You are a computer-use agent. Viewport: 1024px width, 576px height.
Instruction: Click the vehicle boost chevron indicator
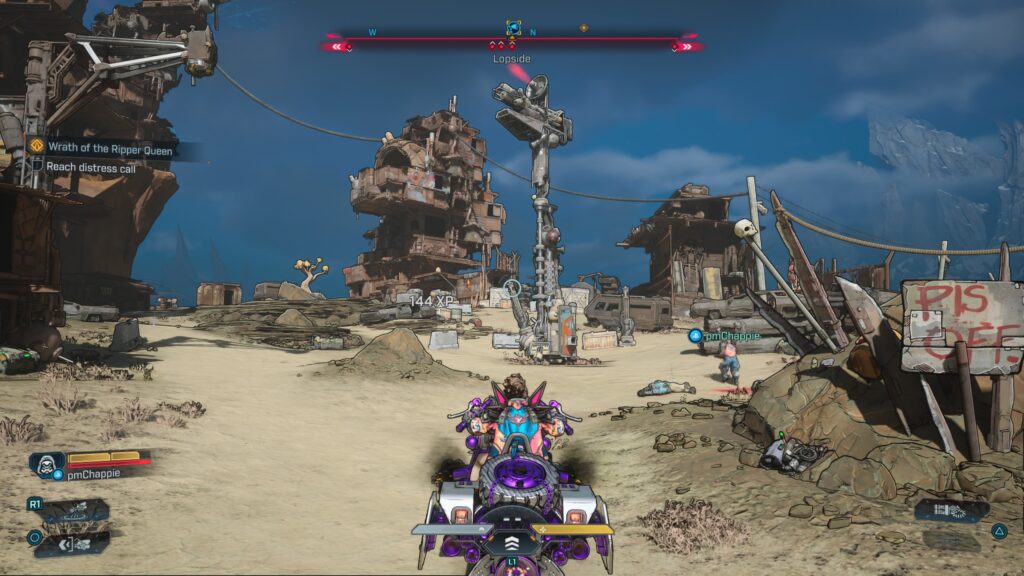tap(512, 543)
